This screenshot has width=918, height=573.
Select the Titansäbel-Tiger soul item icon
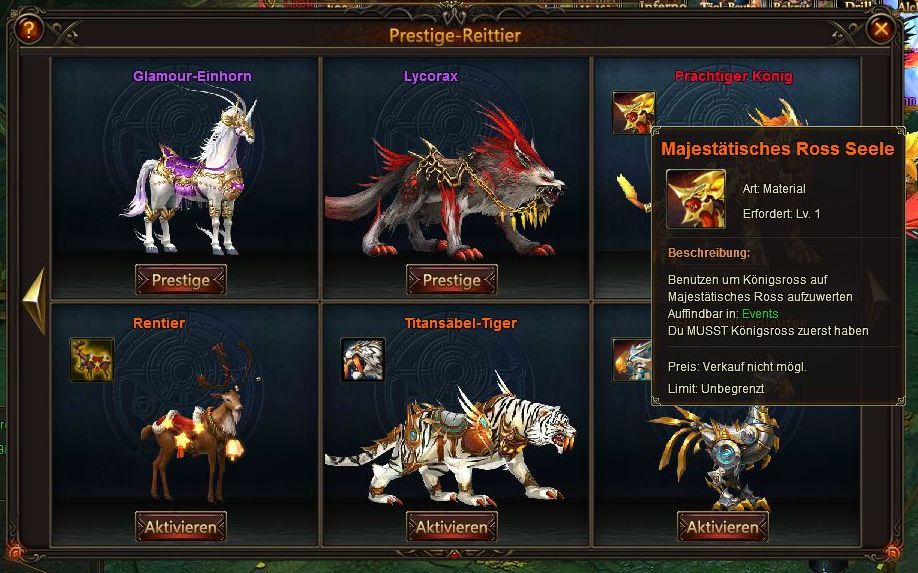tap(362, 359)
